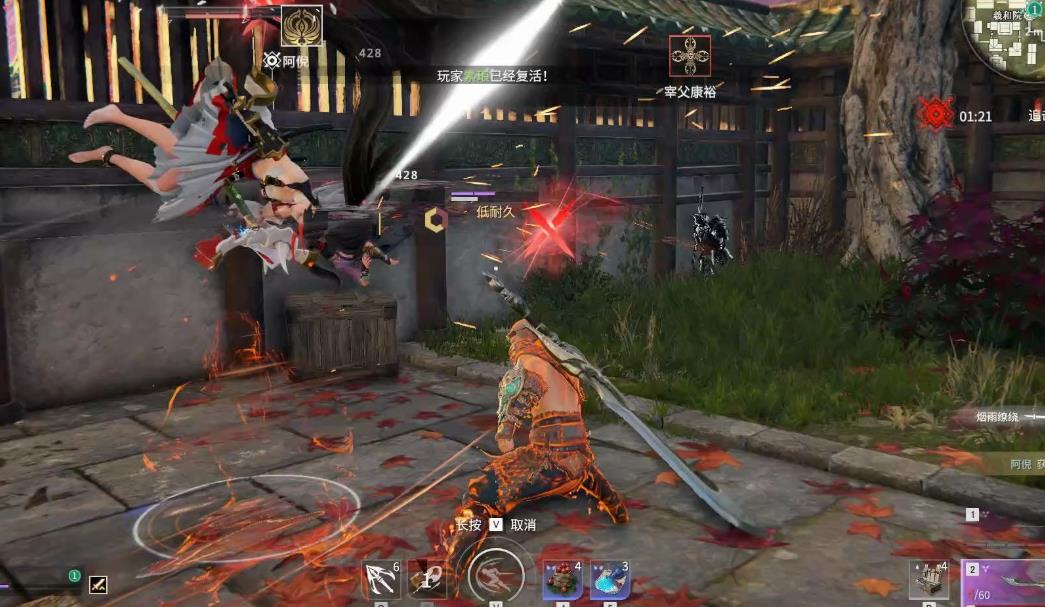Use the red berry healing item

(x=562, y=580)
